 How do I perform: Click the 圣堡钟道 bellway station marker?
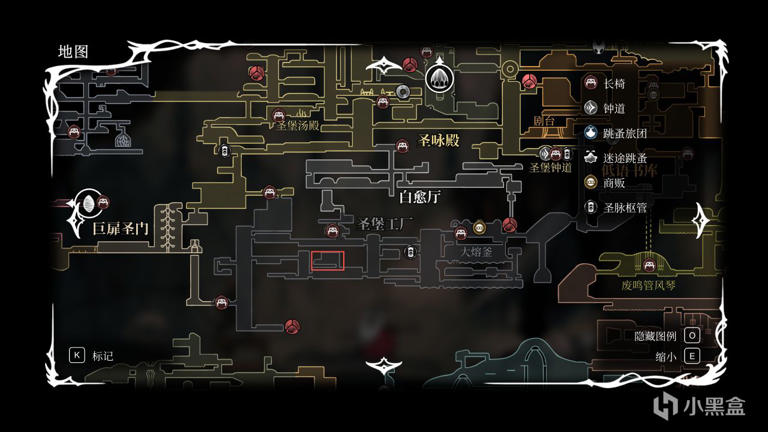coord(546,153)
